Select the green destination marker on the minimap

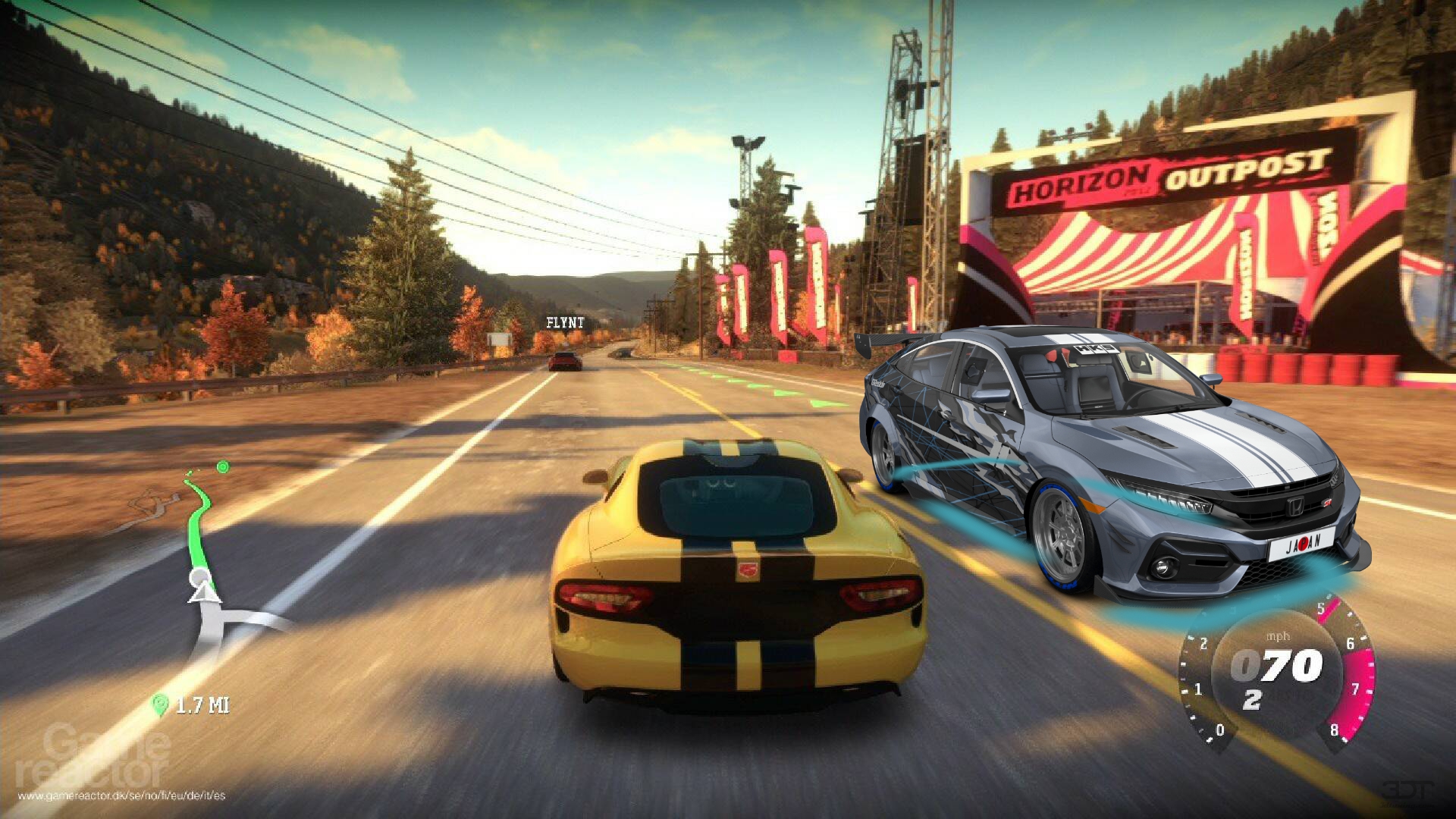222,466
